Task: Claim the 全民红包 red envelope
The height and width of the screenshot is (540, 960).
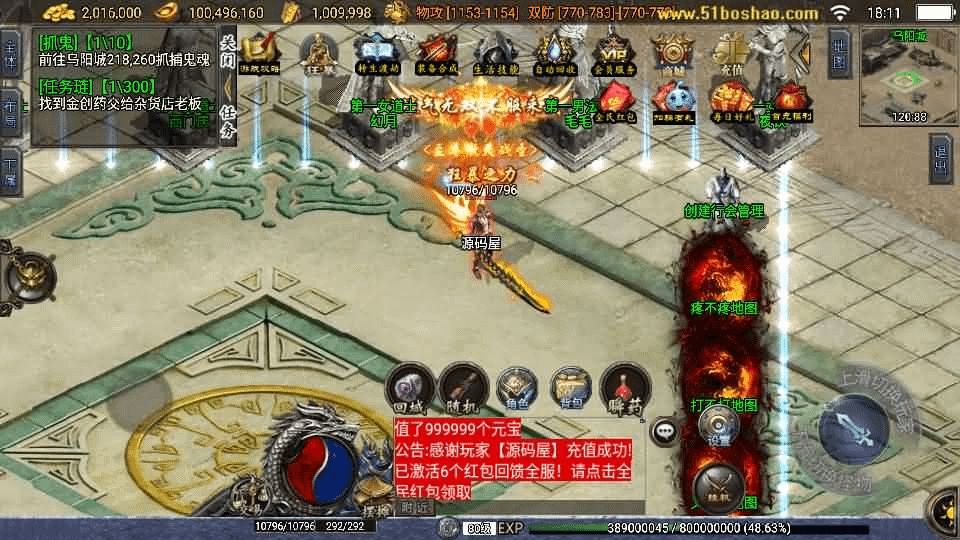Action: (x=611, y=101)
